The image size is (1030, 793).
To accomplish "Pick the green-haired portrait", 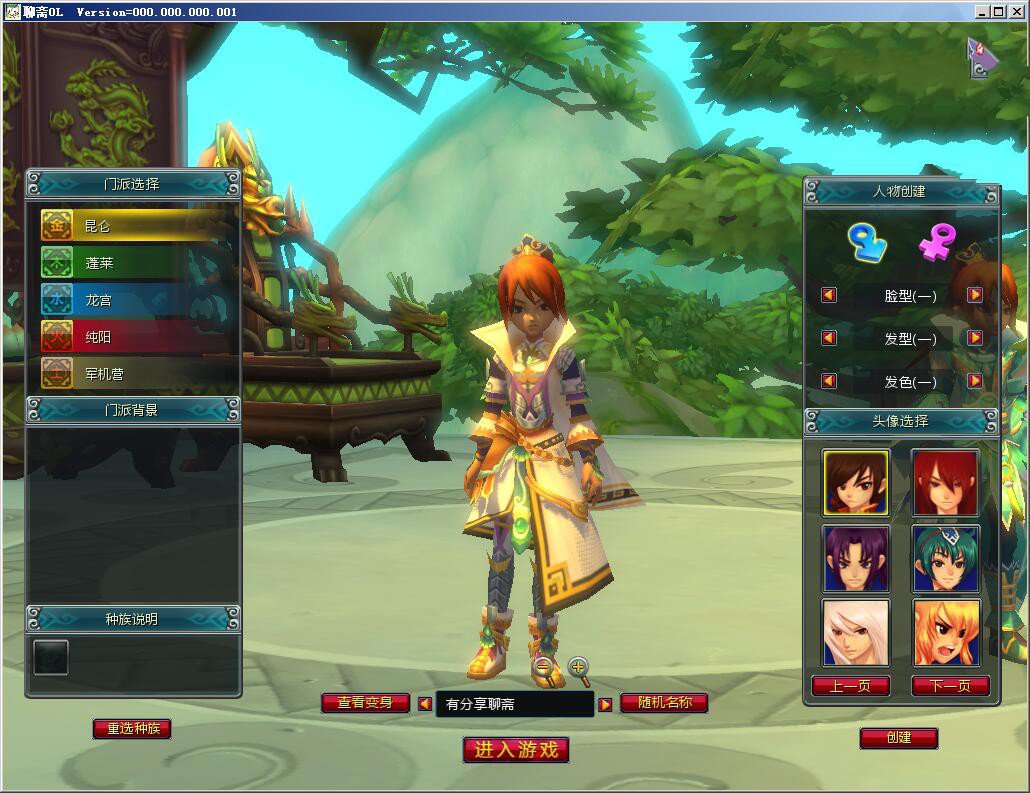I will [945, 558].
